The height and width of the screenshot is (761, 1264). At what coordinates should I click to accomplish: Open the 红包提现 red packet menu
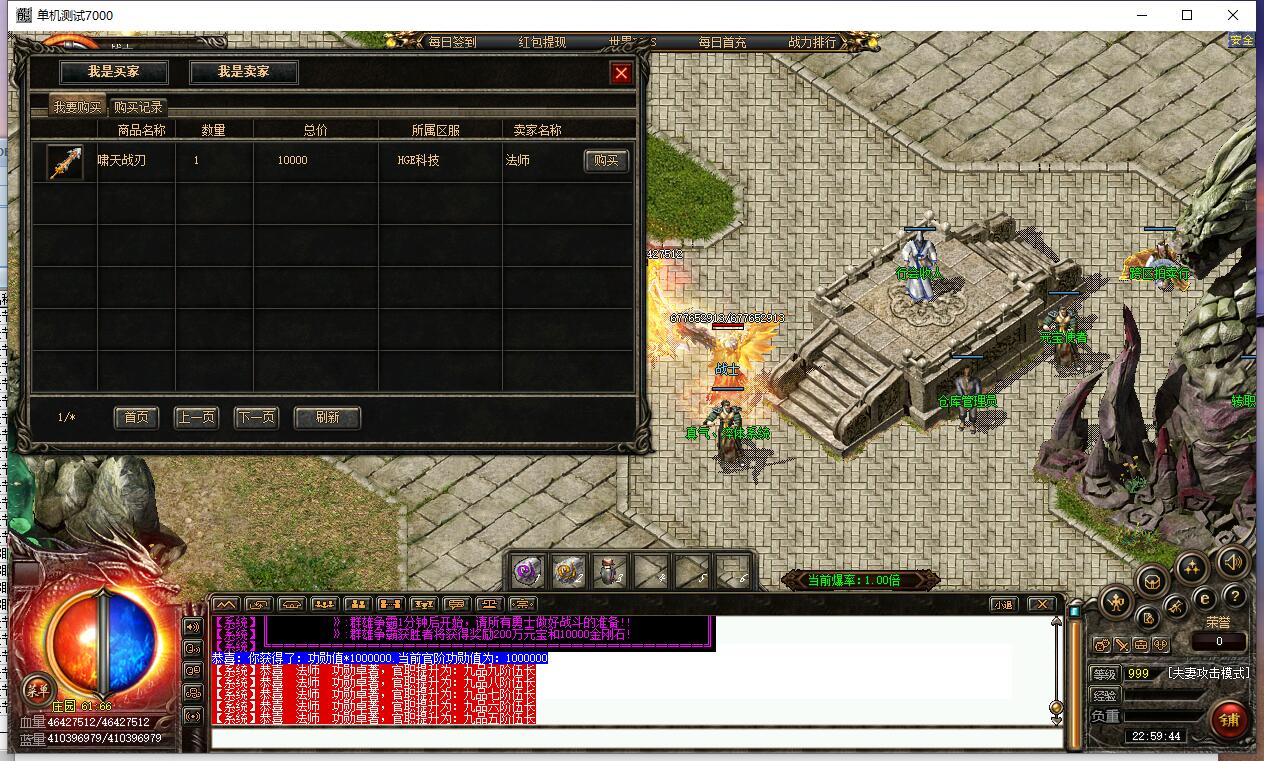pos(542,42)
